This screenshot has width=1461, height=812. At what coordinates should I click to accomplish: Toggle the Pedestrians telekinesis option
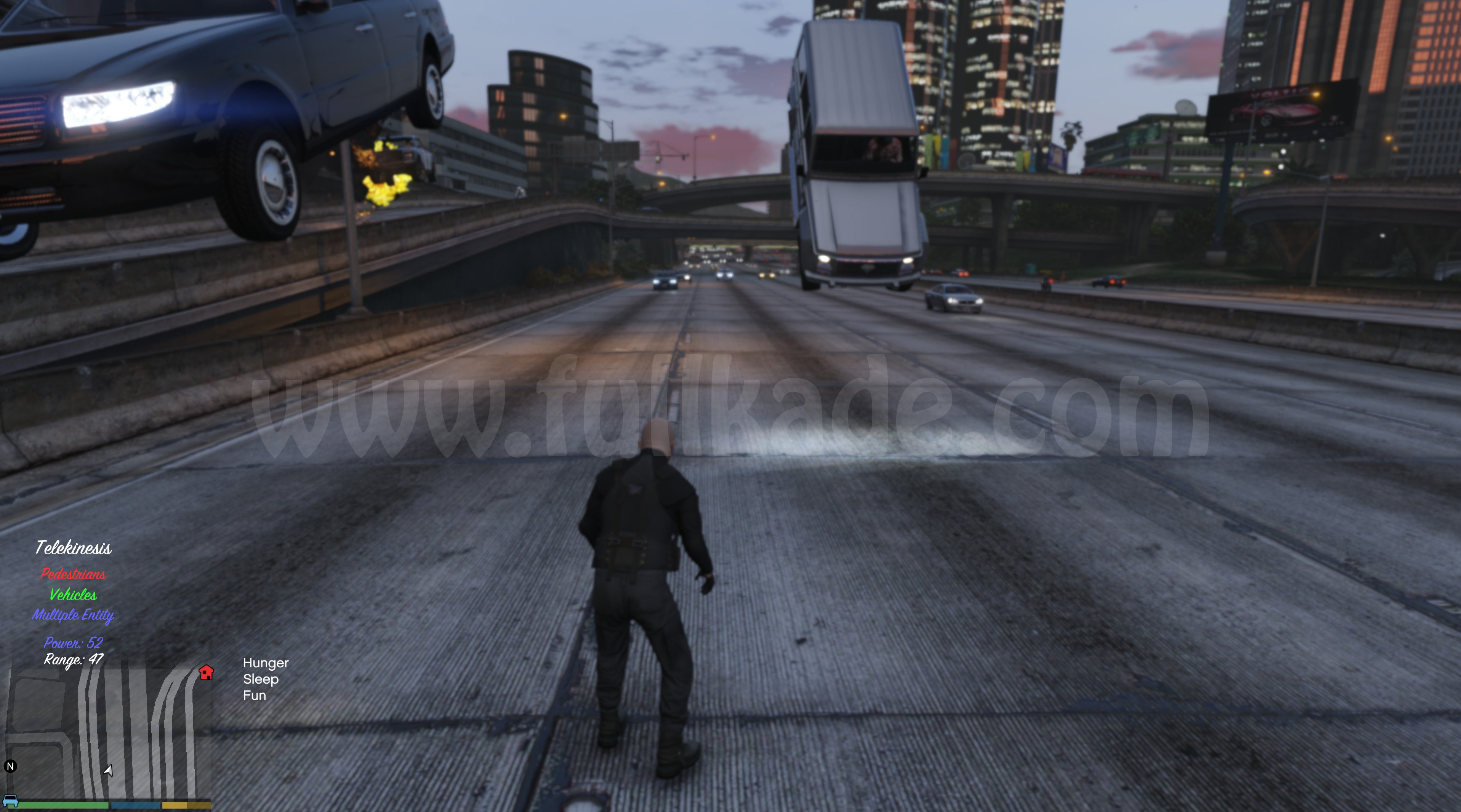(73, 574)
